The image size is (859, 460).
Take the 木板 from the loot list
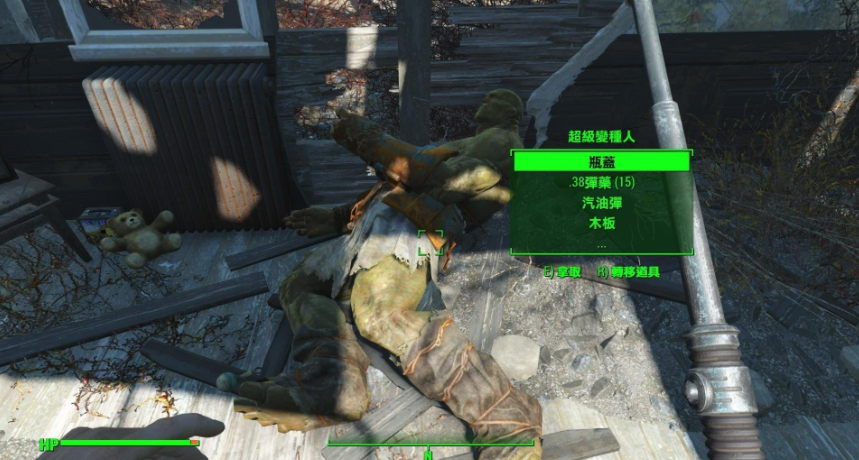(600, 223)
